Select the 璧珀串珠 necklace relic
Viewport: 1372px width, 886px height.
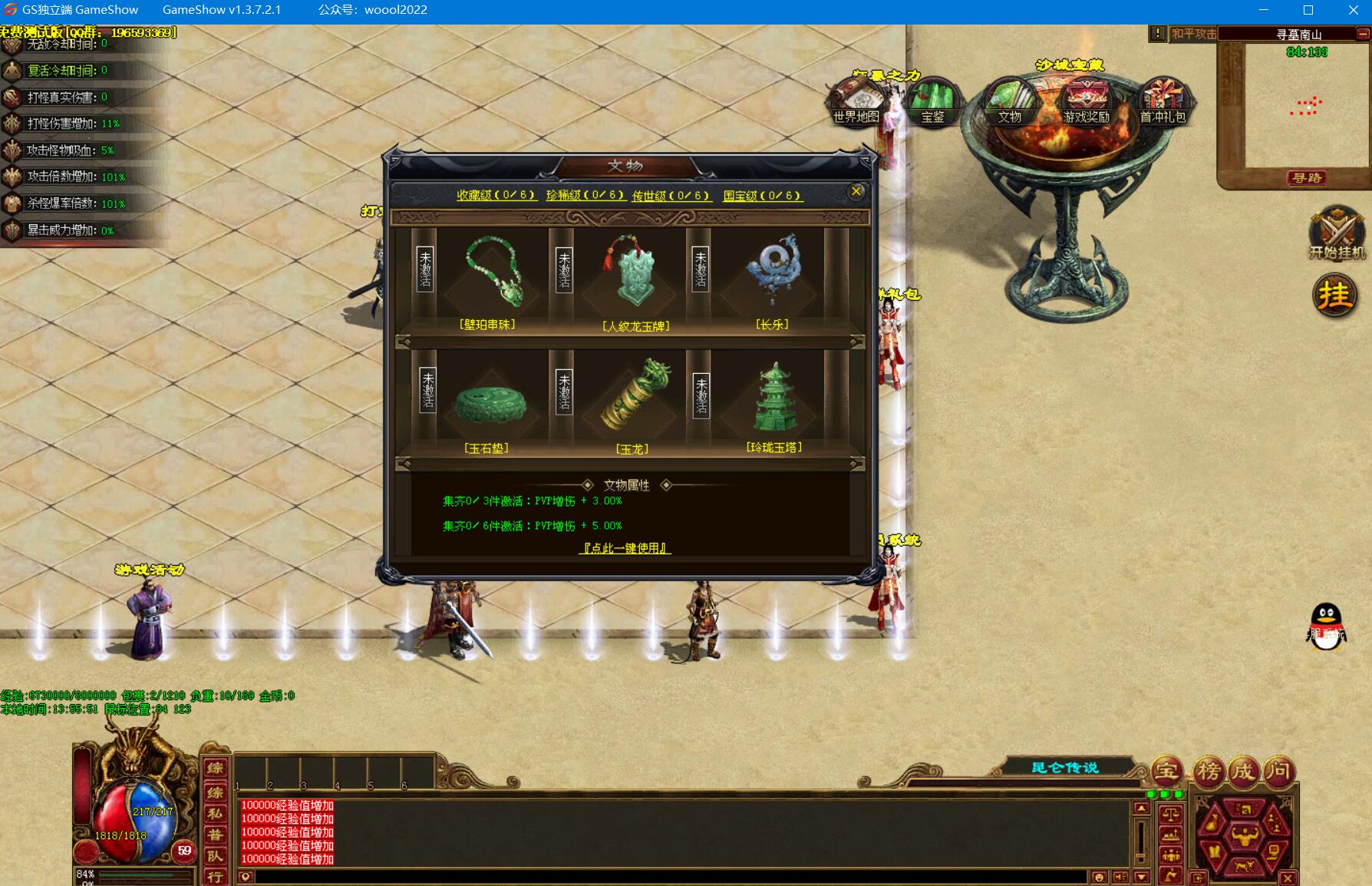(493, 273)
